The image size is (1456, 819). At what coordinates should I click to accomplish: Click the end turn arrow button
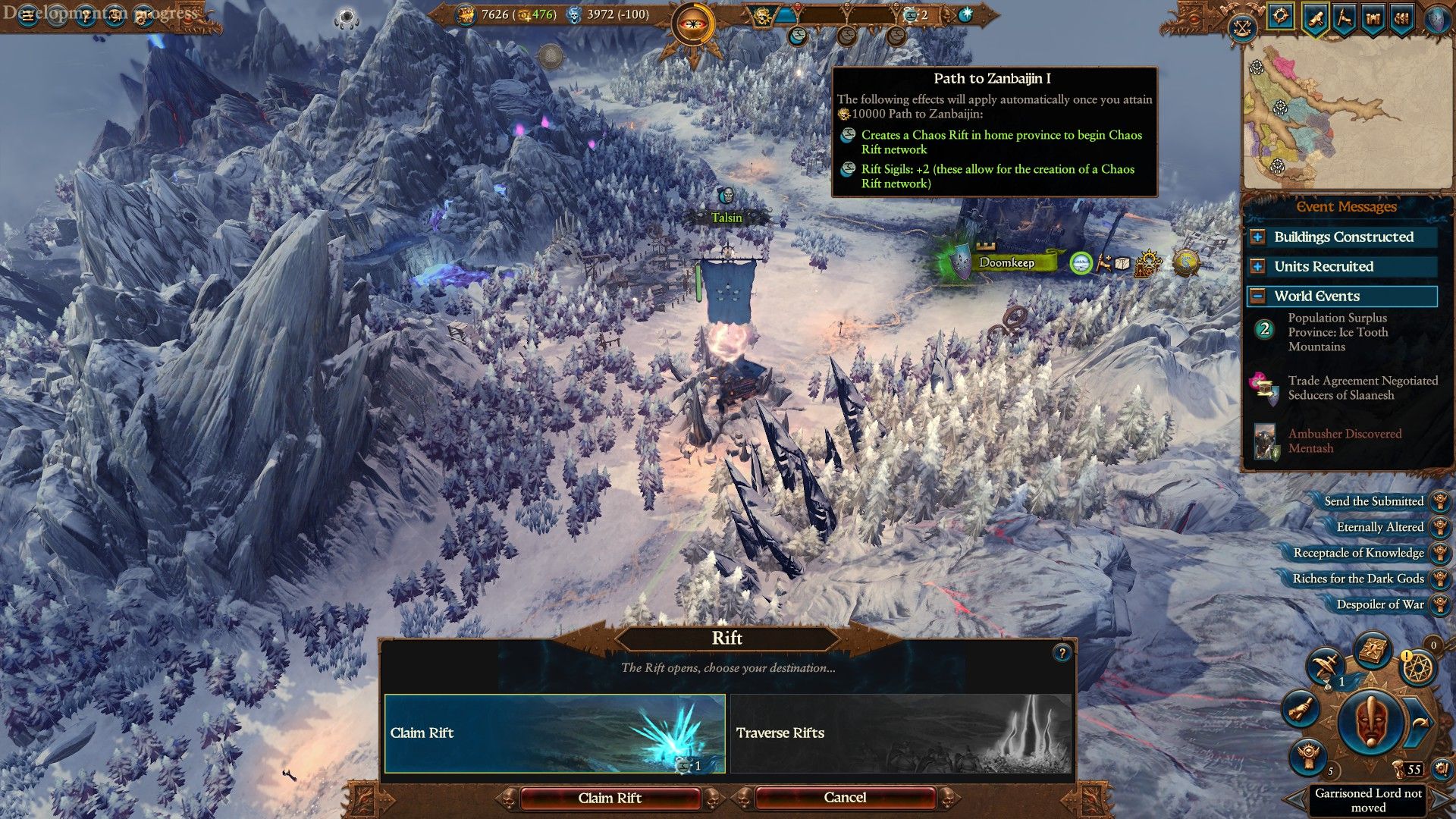point(1420,722)
